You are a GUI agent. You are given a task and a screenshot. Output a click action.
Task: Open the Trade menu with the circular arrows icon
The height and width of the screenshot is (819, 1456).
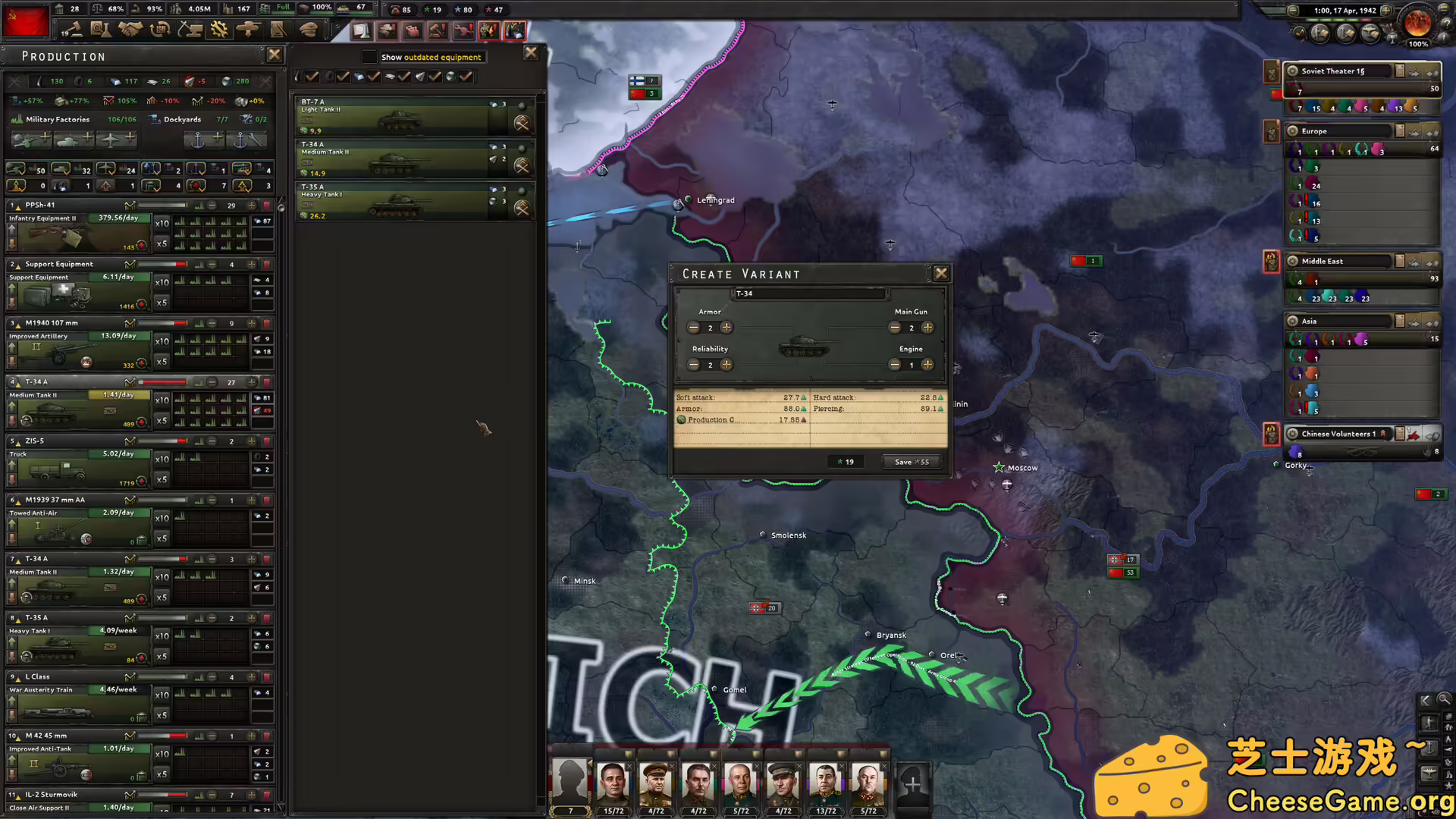160,30
